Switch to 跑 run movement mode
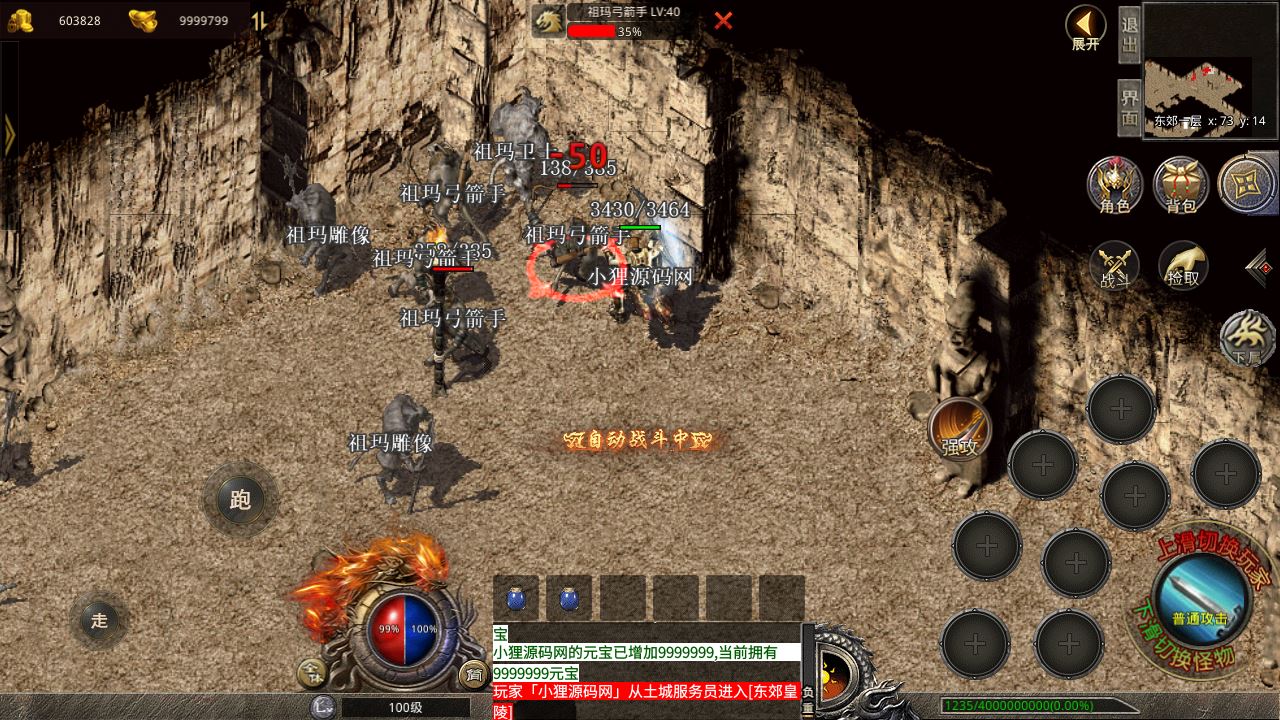The width and height of the screenshot is (1280, 720). (x=240, y=499)
